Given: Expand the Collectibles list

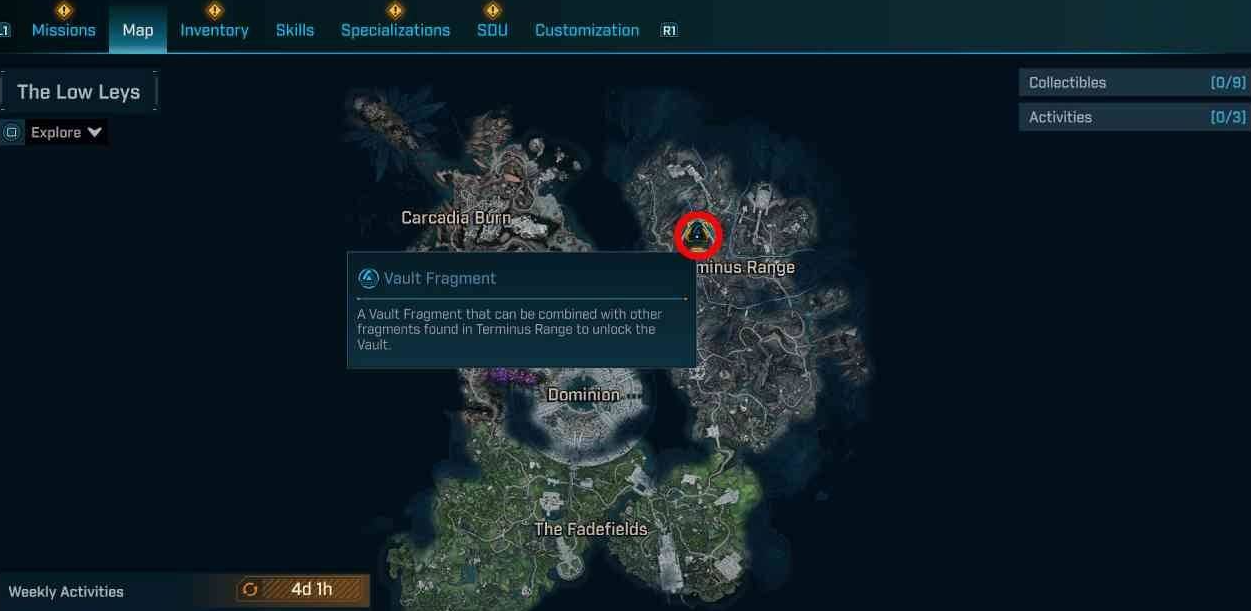Looking at the screenshot, I should coord(1136,83).
